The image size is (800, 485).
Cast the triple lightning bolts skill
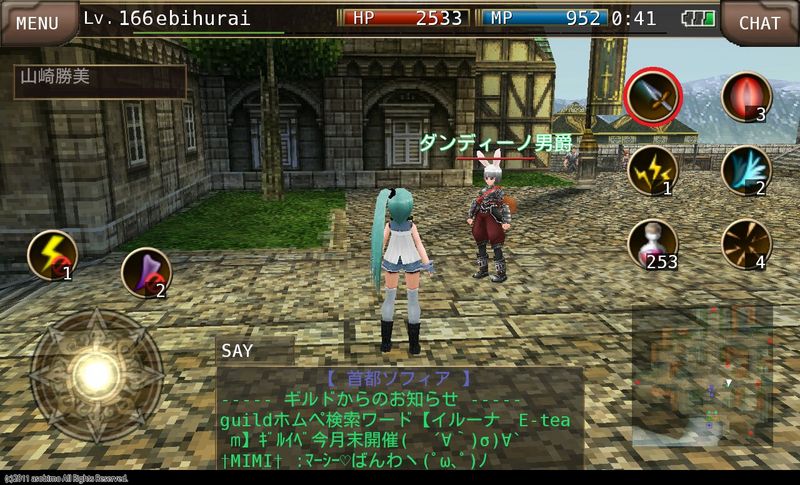tap(651, 171)
